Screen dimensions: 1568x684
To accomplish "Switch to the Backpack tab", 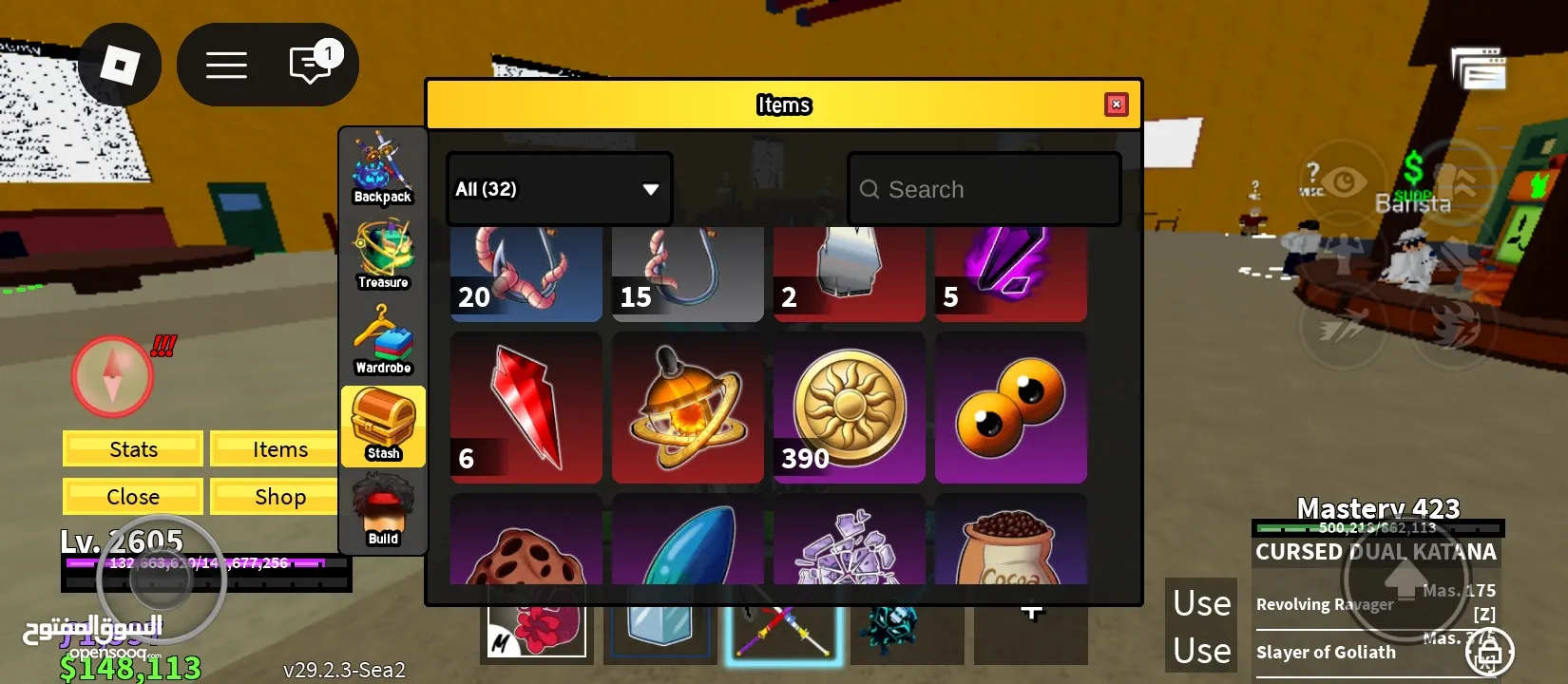I will [383, 169].
